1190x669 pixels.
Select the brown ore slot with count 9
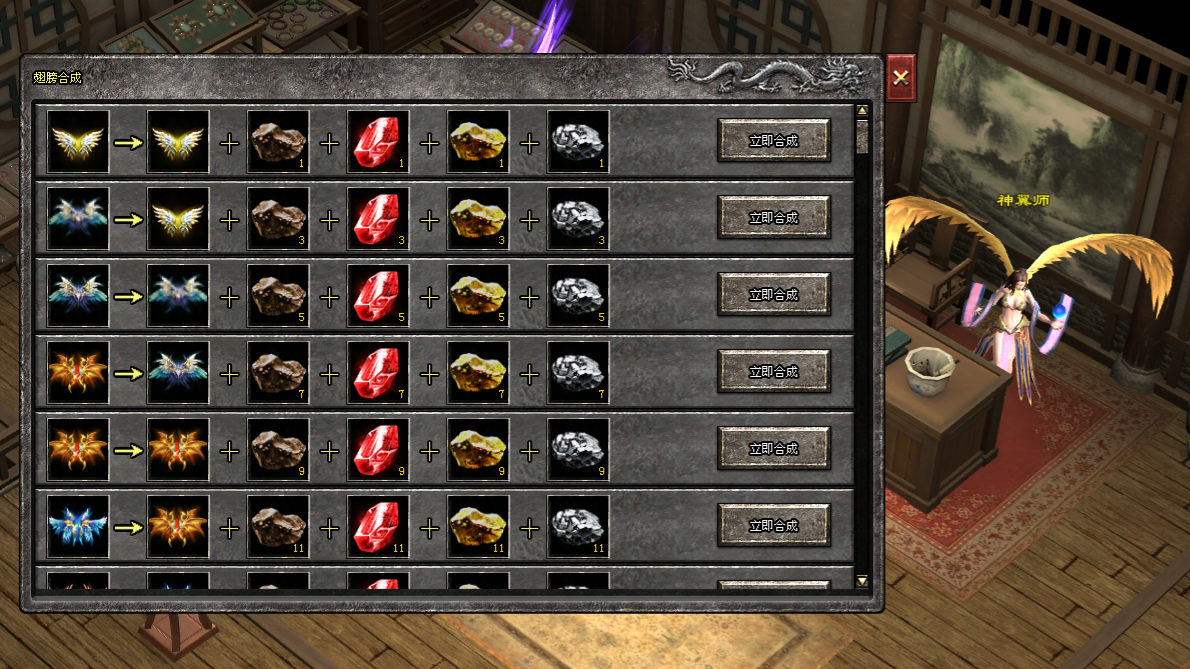coord(278,450)
